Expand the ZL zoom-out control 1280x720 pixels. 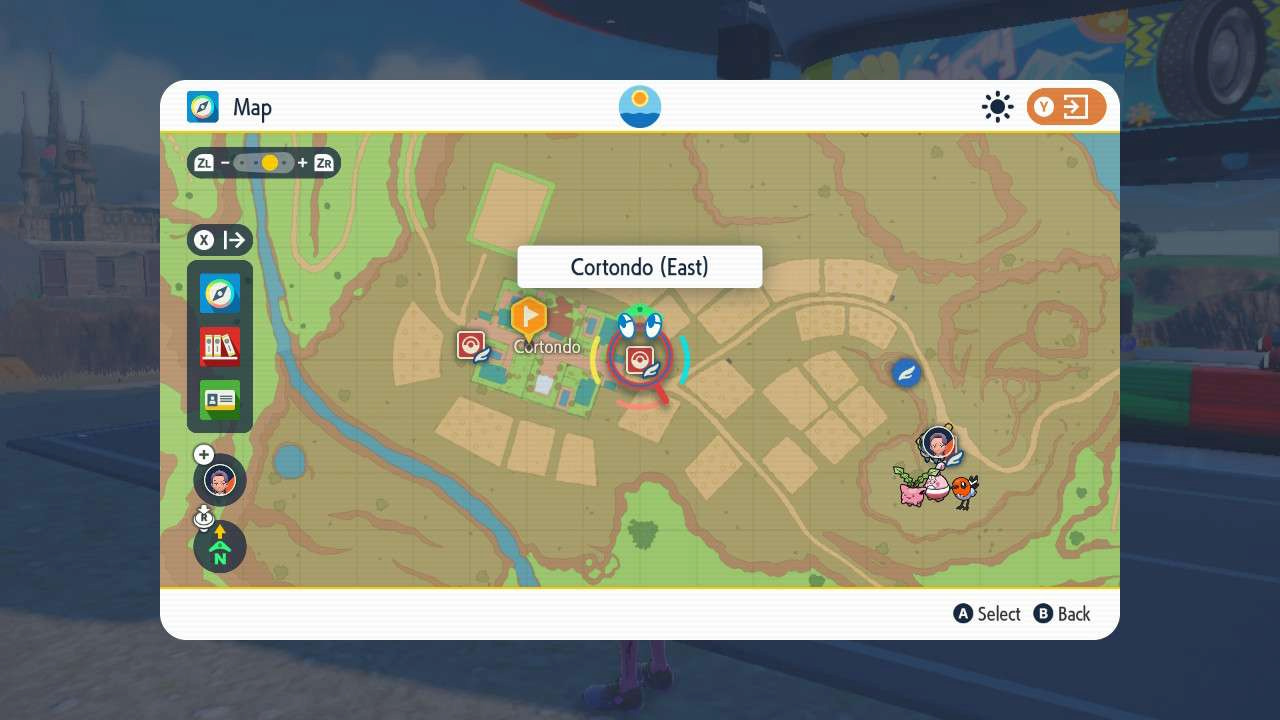[204, 162]
